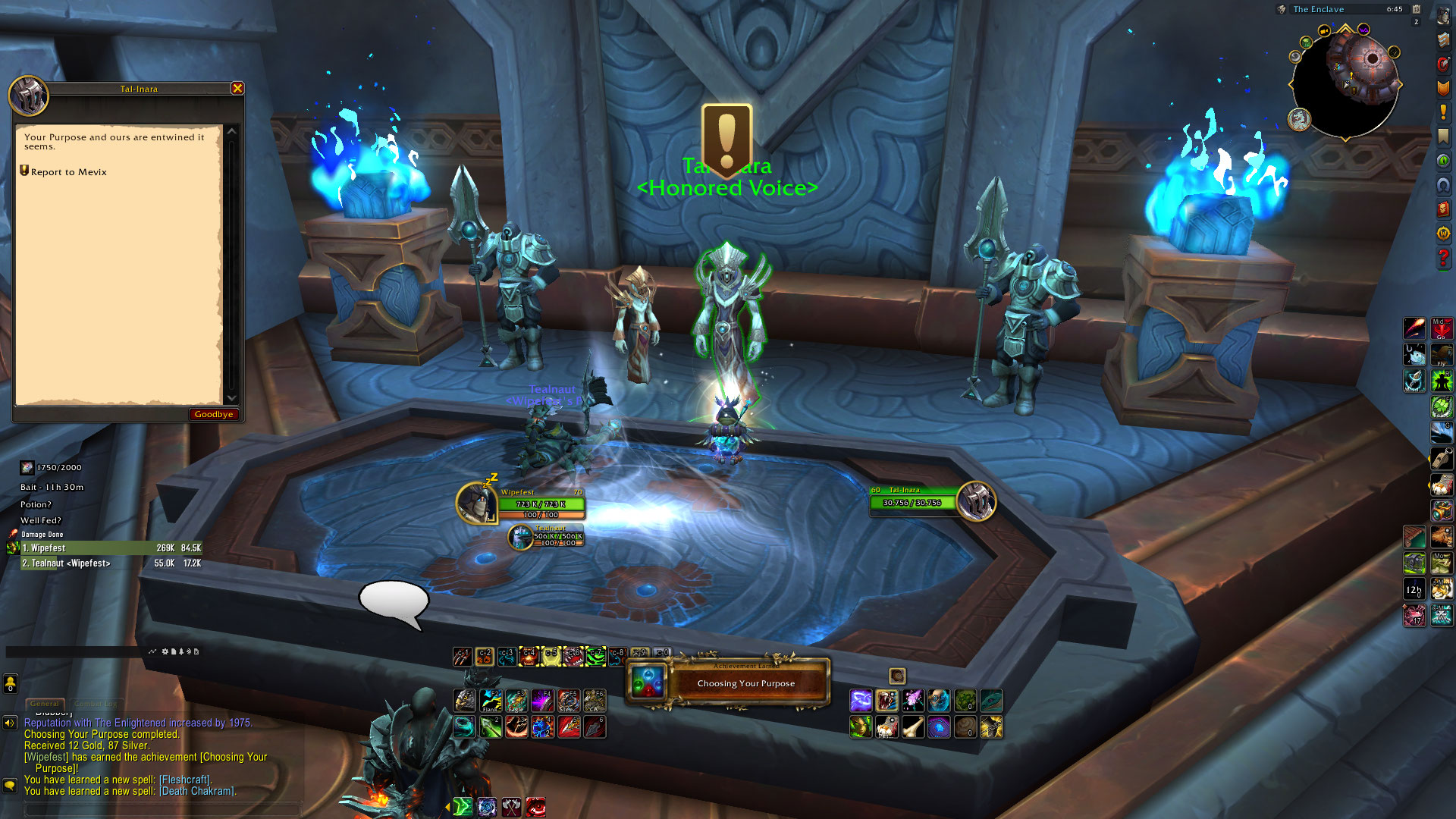The height and width of the screenshot is (819, 1456).
Task: Open the social friends list button
Action: (x=10, y=684)
